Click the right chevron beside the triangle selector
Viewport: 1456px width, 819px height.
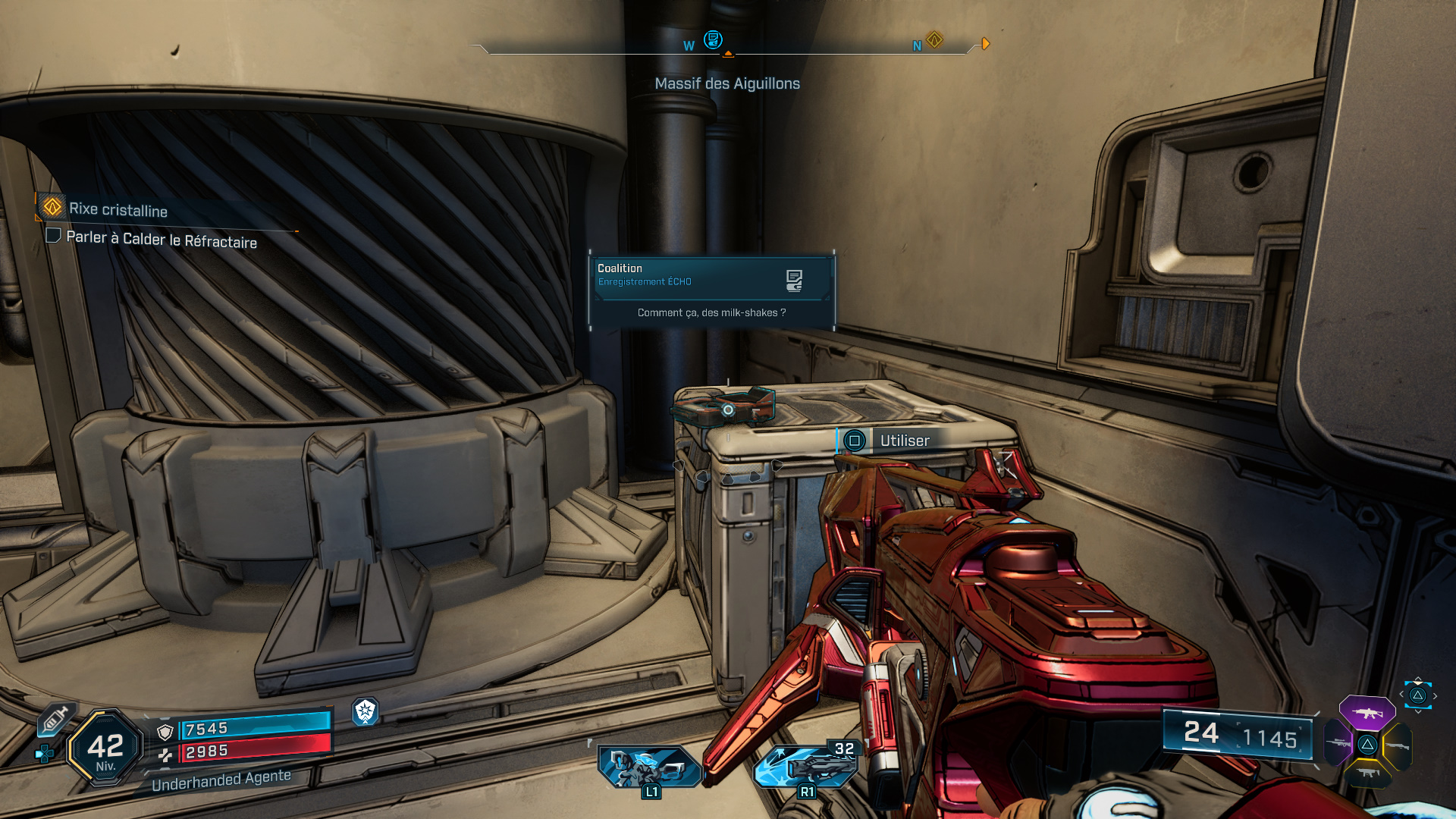pos(1436,696)
